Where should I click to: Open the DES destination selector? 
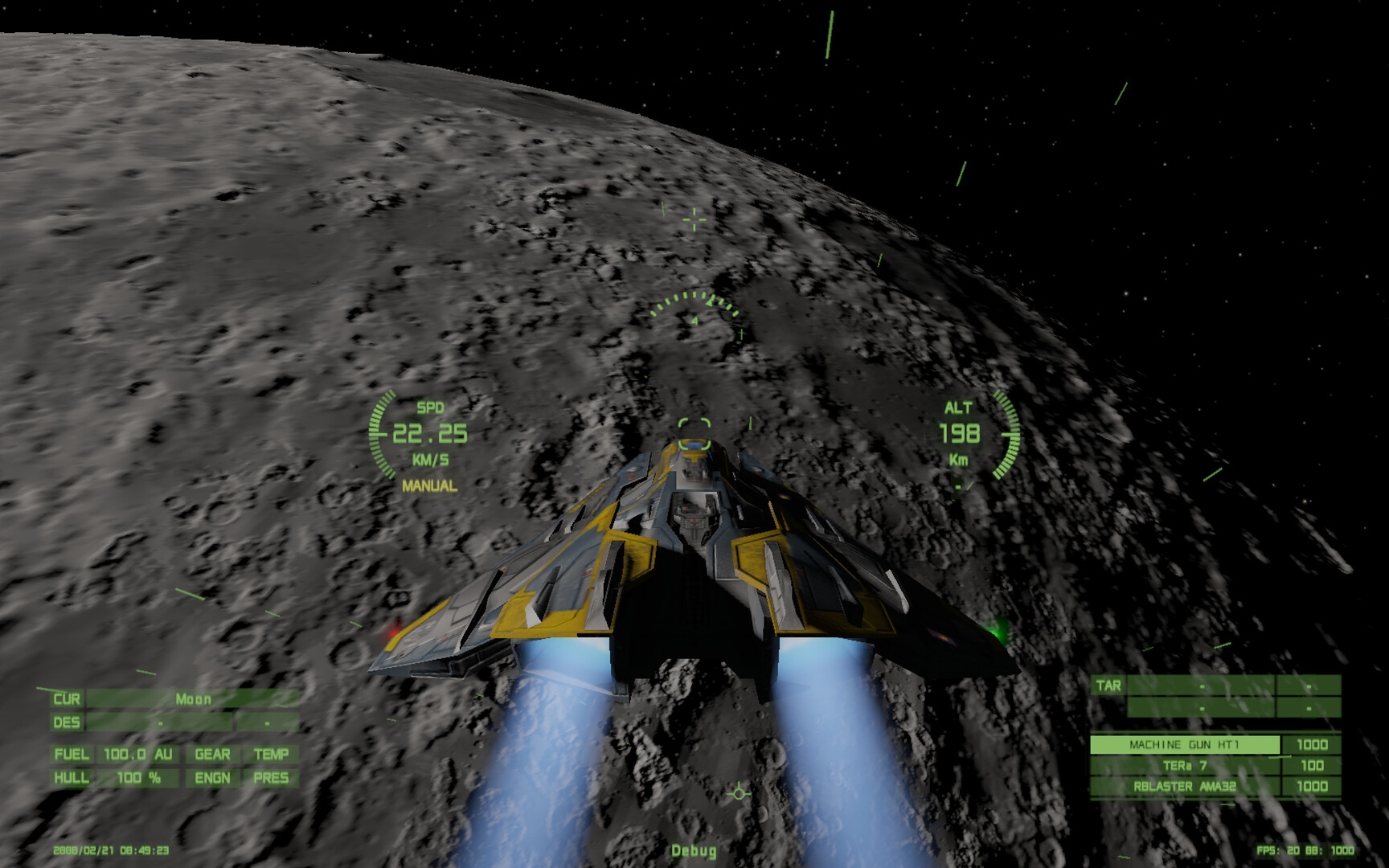[x=68, y=723]
